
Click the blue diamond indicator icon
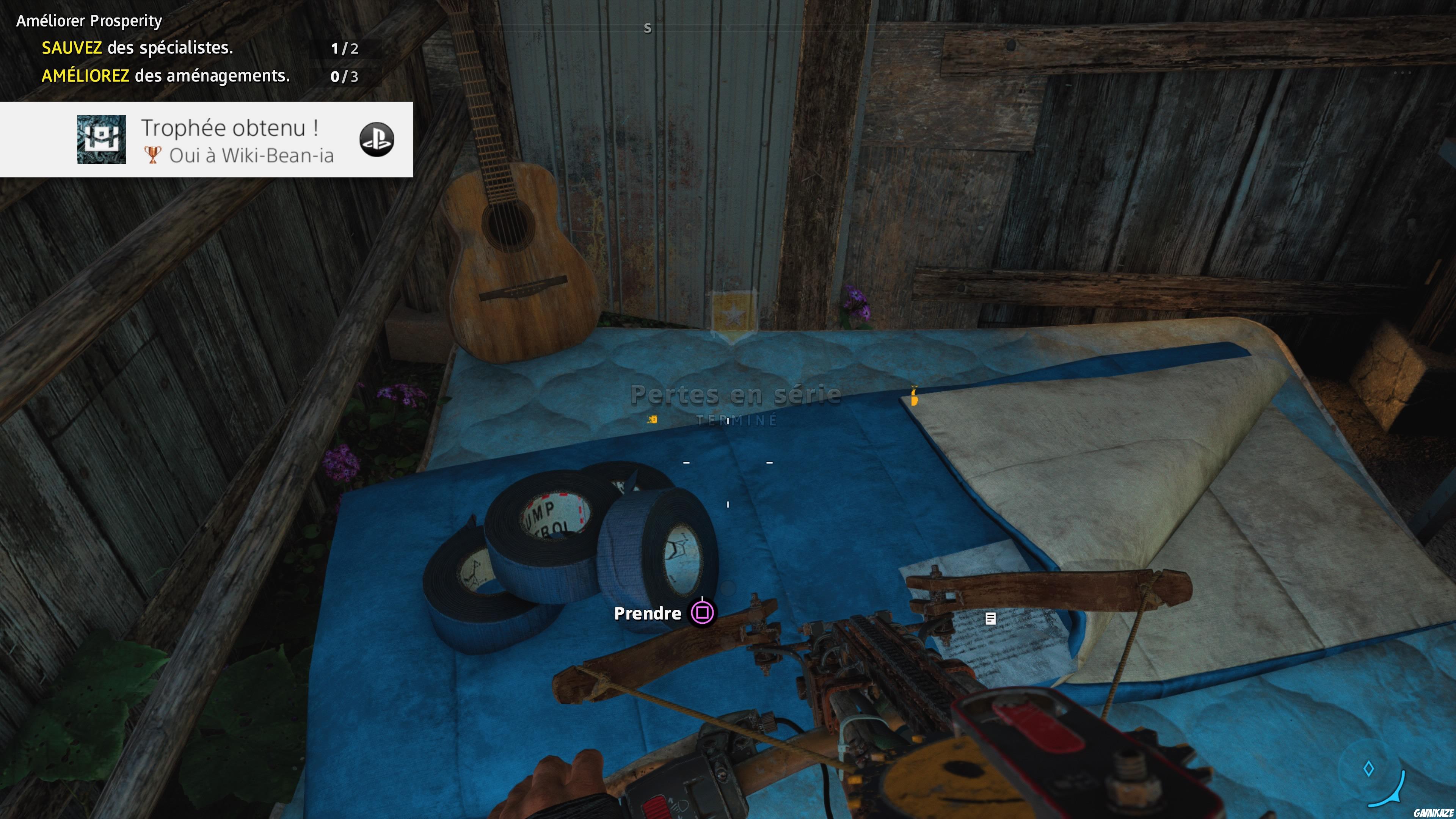(x=1368, y=769)
